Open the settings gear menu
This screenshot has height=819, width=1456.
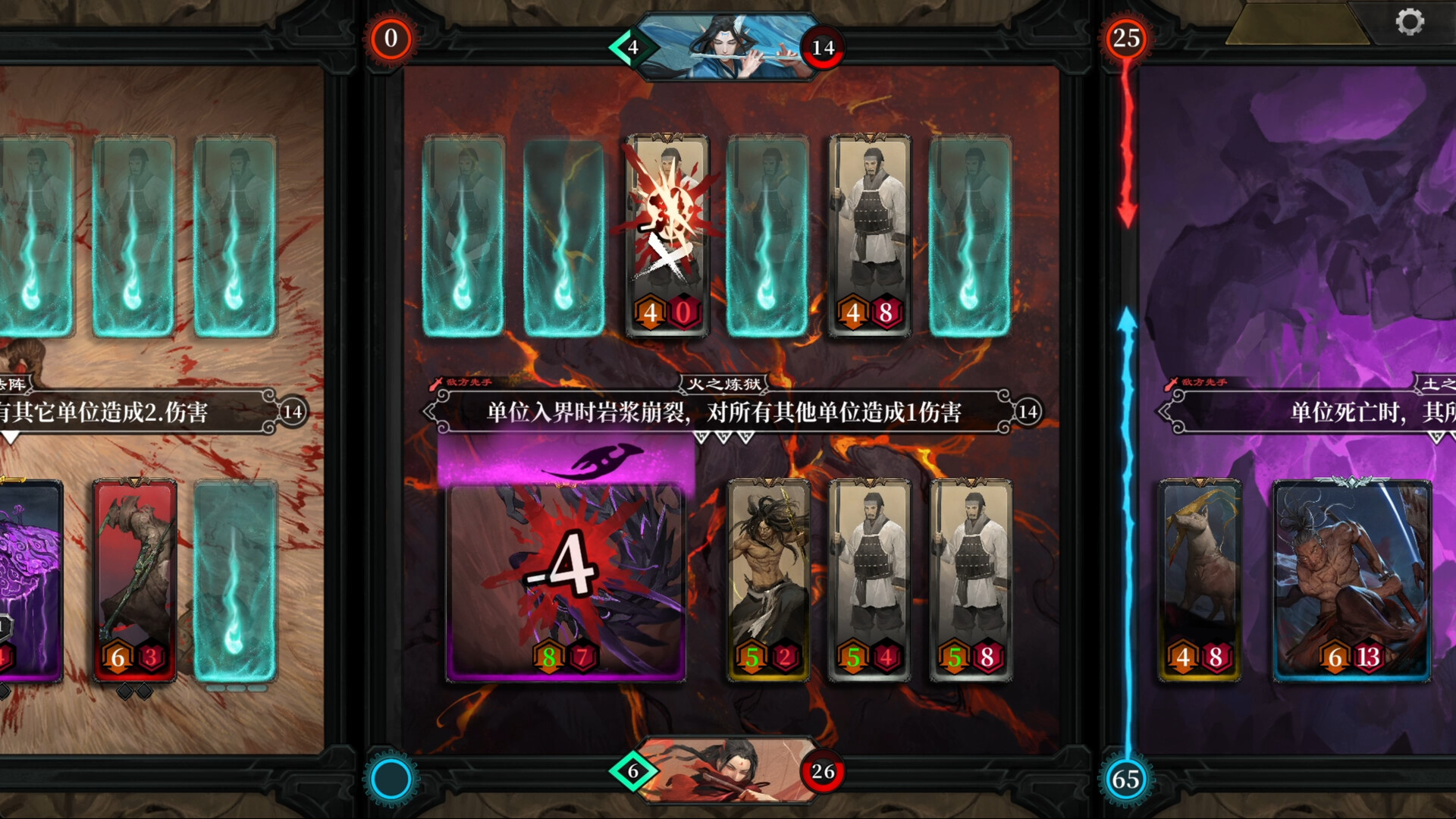click(x=1410, y=23)
